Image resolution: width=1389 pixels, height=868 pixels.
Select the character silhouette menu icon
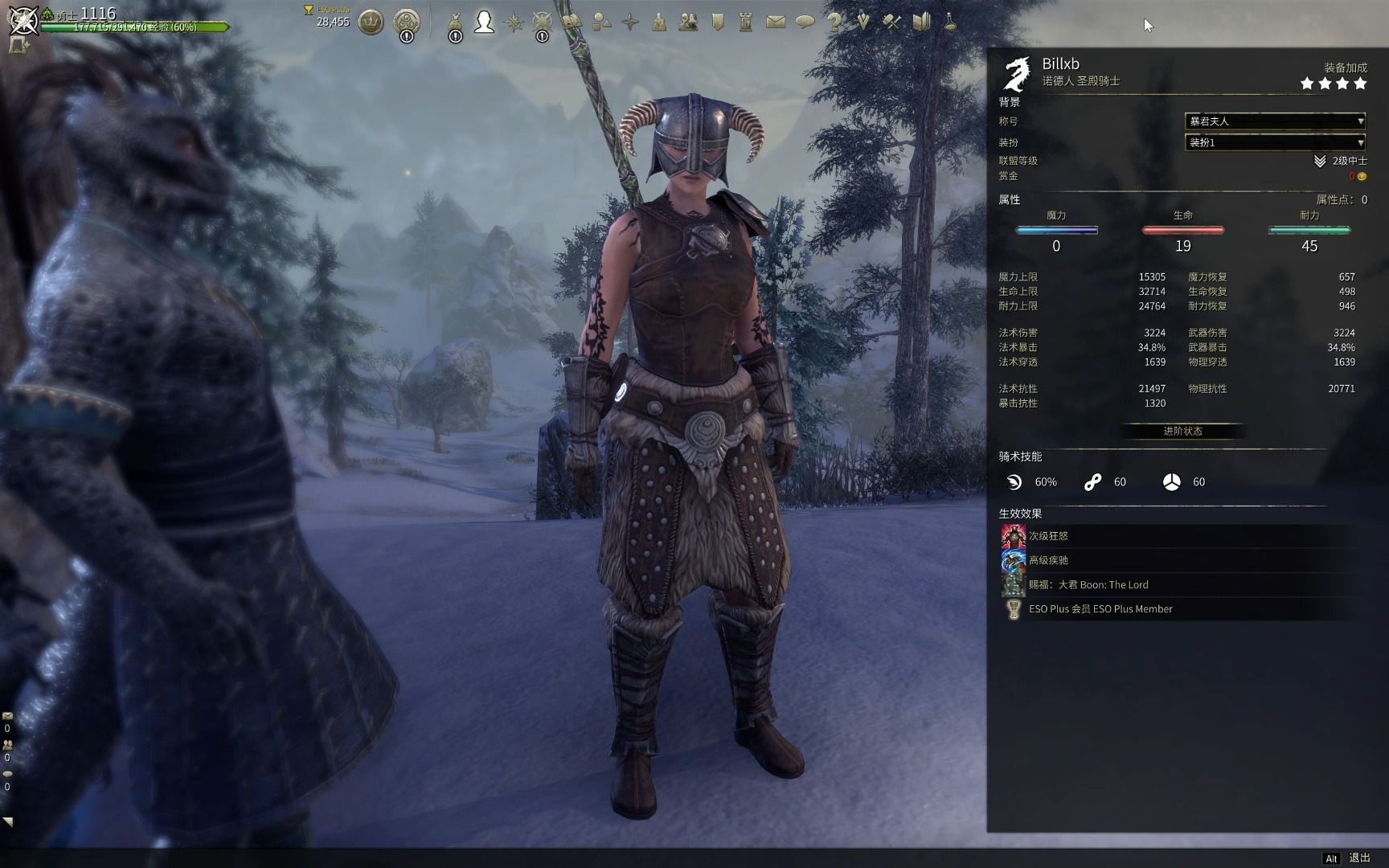click(484, 22)
